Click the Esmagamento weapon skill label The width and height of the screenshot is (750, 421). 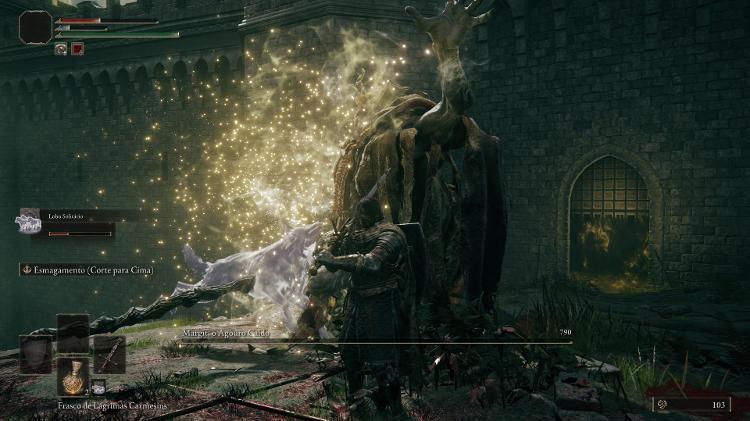[x=88, y=269]
